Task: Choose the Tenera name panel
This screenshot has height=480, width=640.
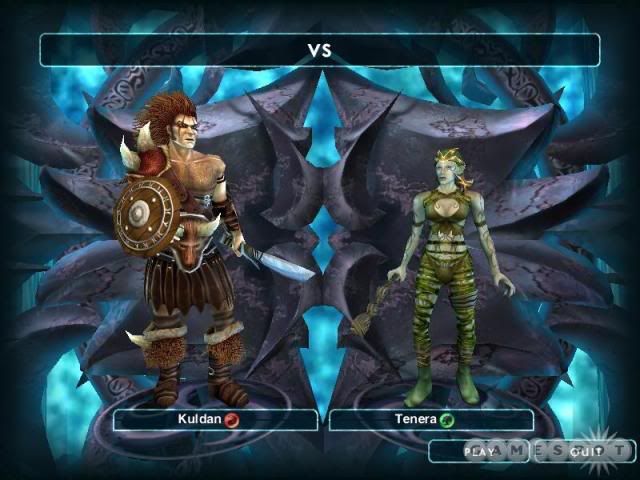Action: 431,420
